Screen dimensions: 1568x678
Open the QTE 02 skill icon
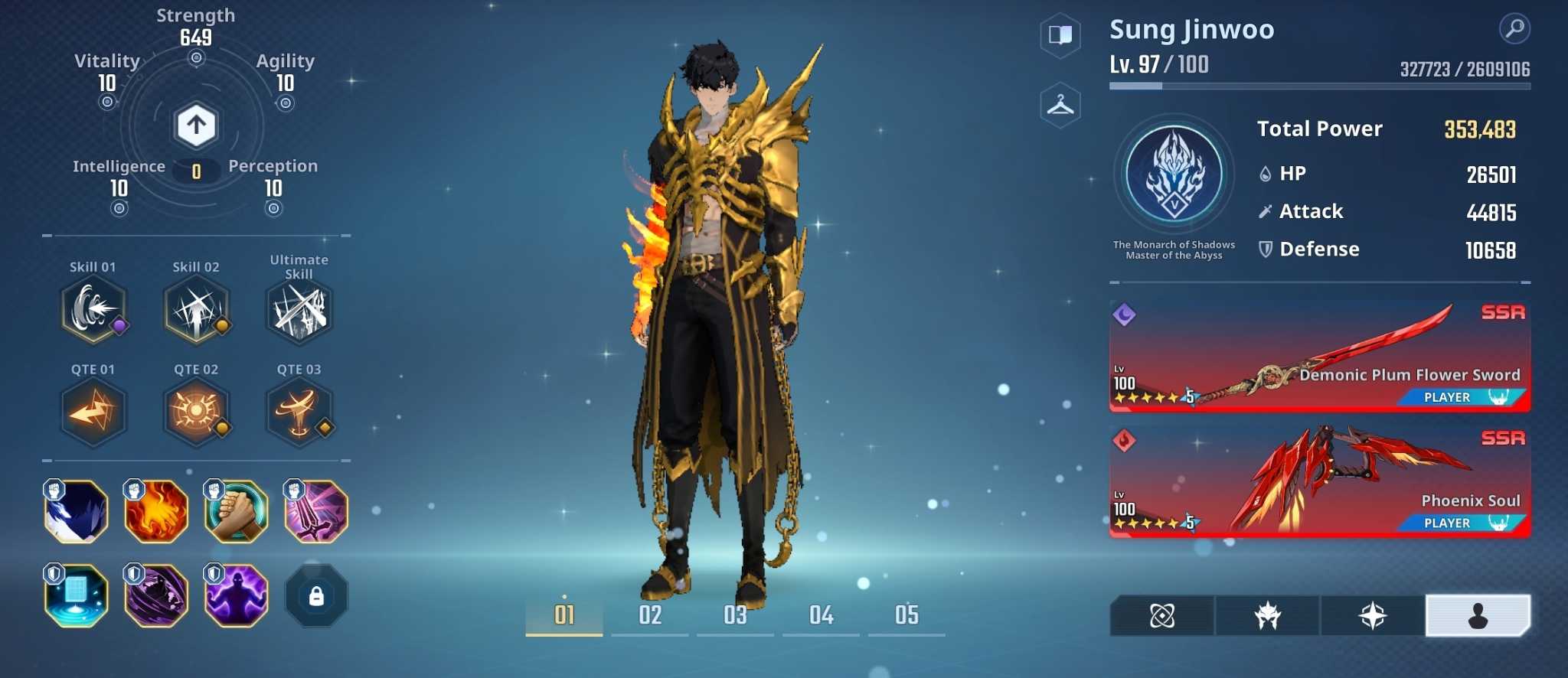(196, 412)
